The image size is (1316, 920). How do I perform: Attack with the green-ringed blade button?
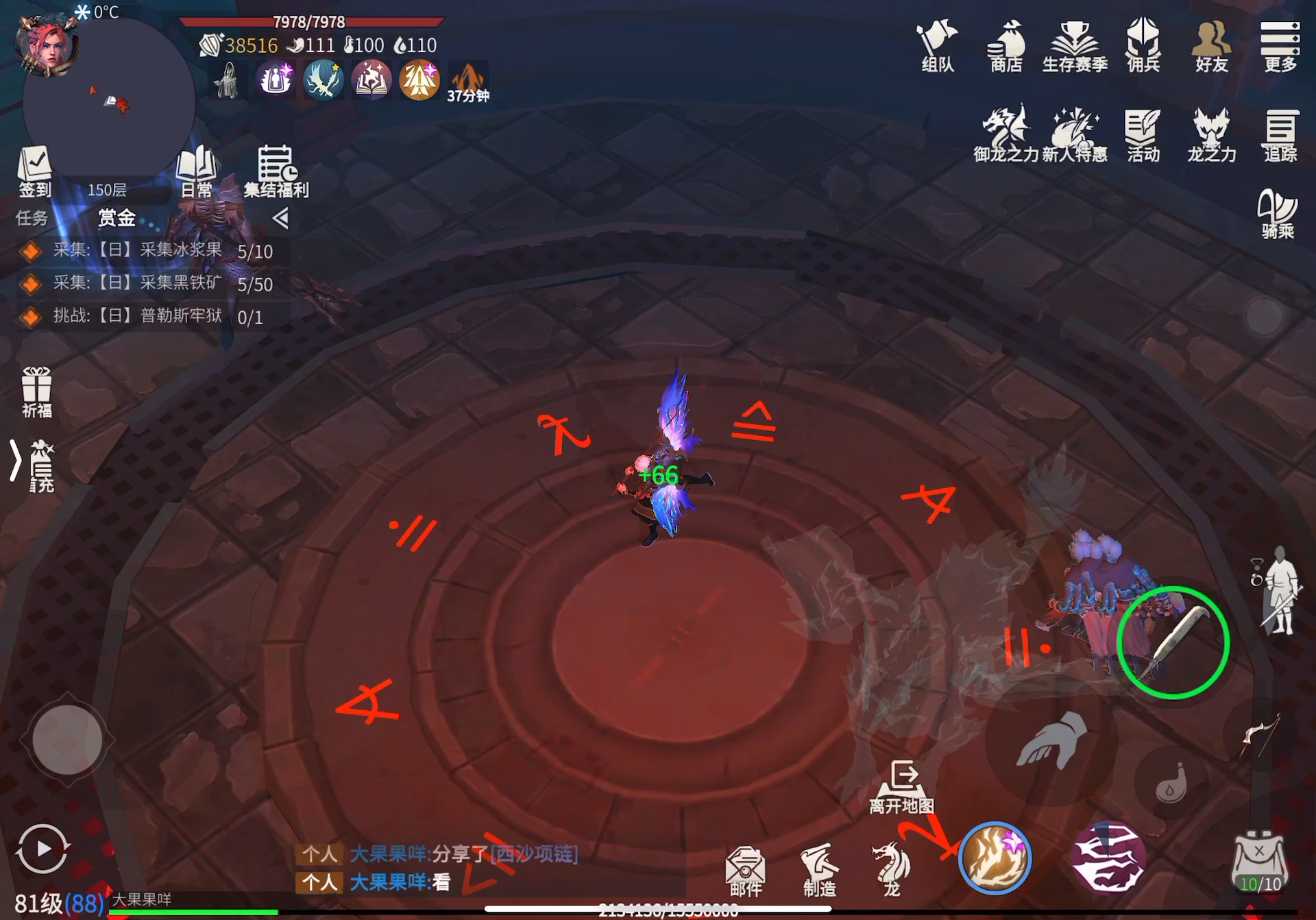(1173, 642)
